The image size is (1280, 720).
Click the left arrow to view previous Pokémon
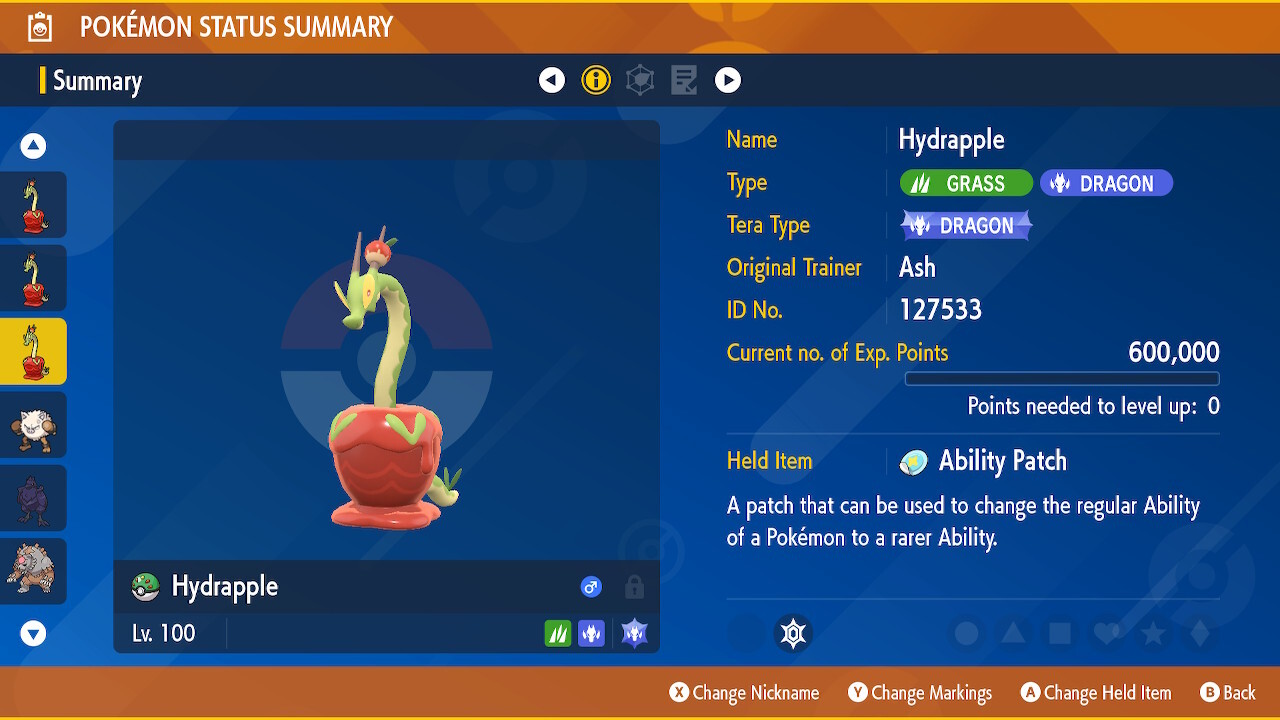pyautogui.click(x=551, y=80)
